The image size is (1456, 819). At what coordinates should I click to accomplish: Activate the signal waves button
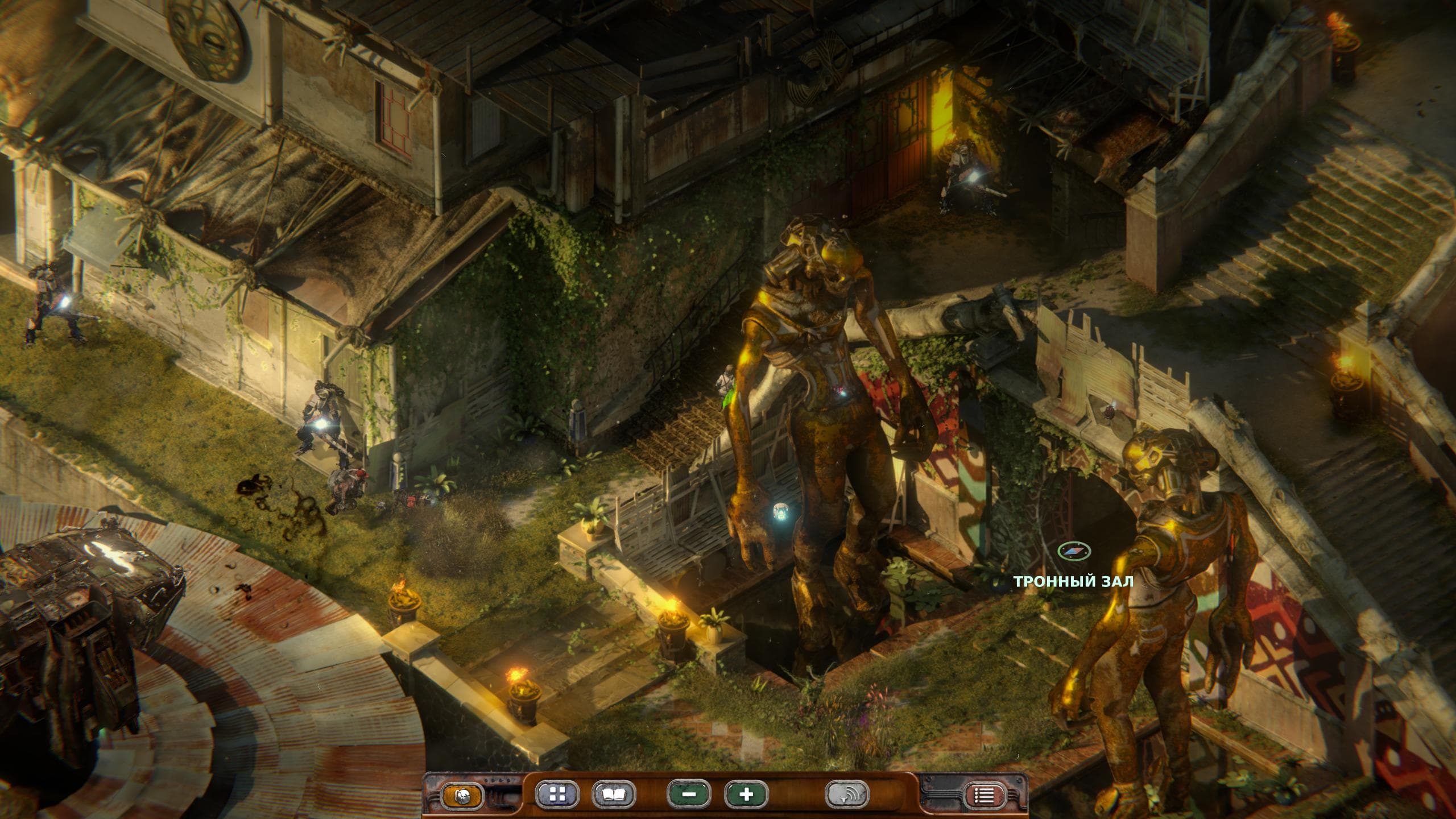(x=847, y=795)
